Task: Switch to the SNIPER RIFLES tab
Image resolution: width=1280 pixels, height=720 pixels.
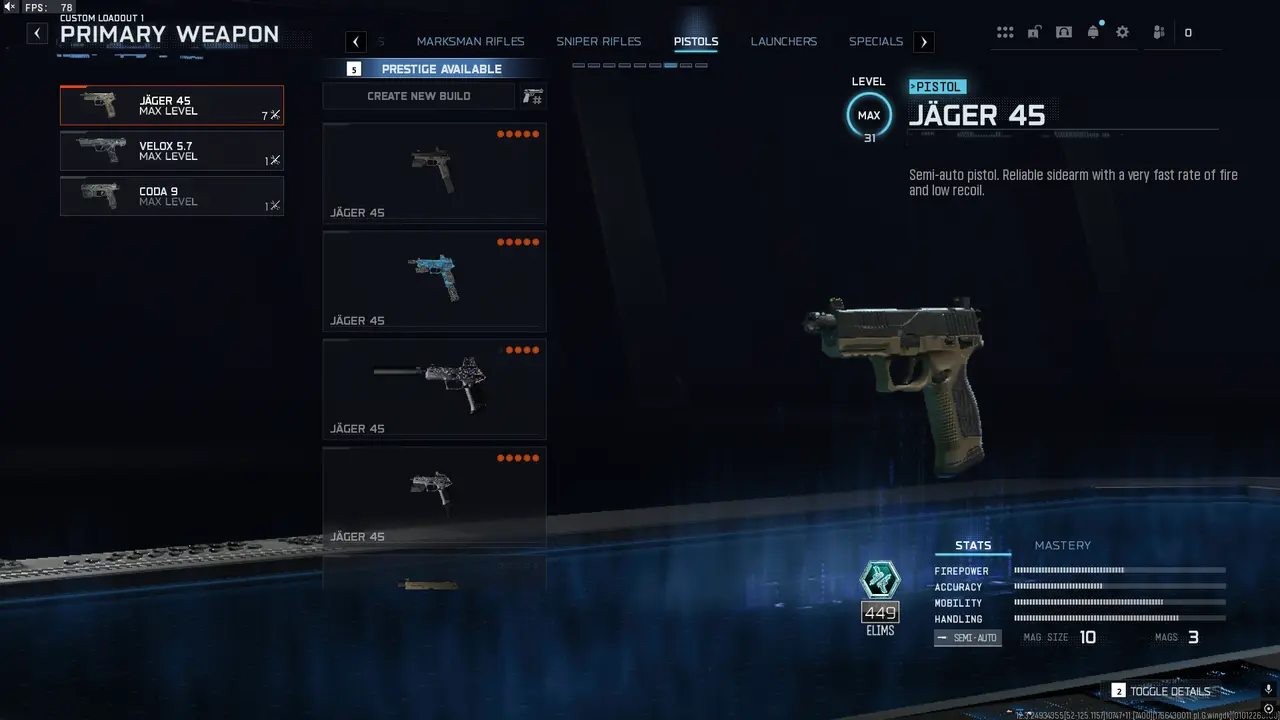Action: tap(598, 41)
